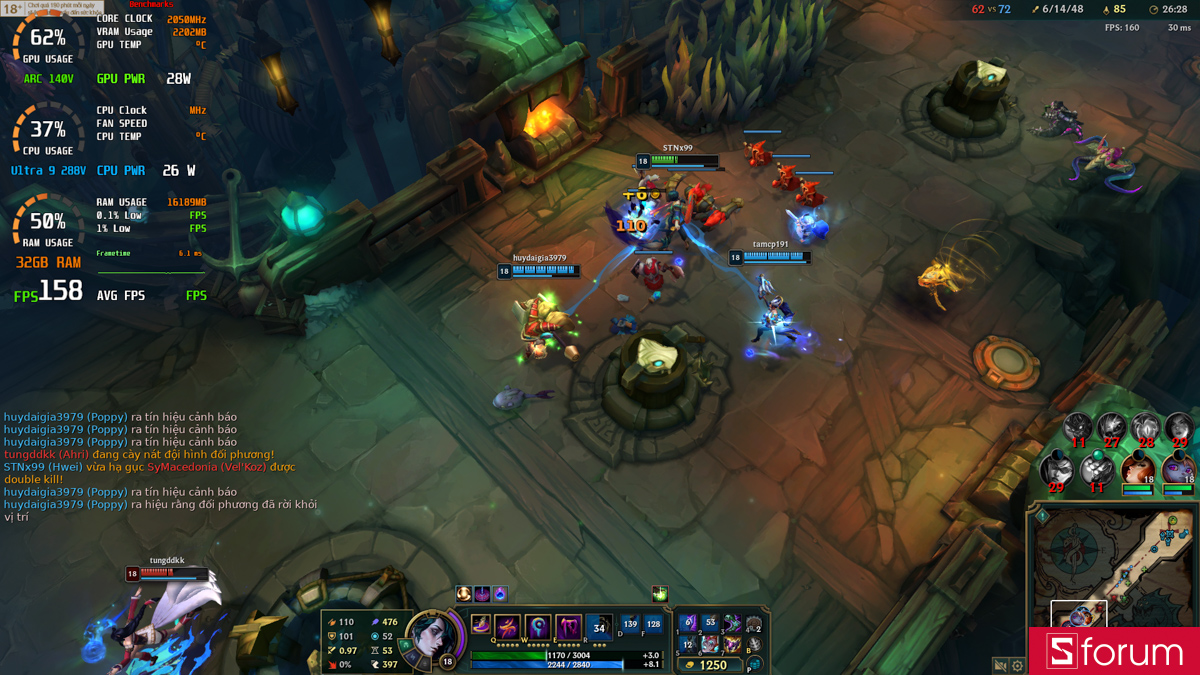1200x675 pixels.
Task: Use the F summoner spell showing 128
Action: point(654,625)
